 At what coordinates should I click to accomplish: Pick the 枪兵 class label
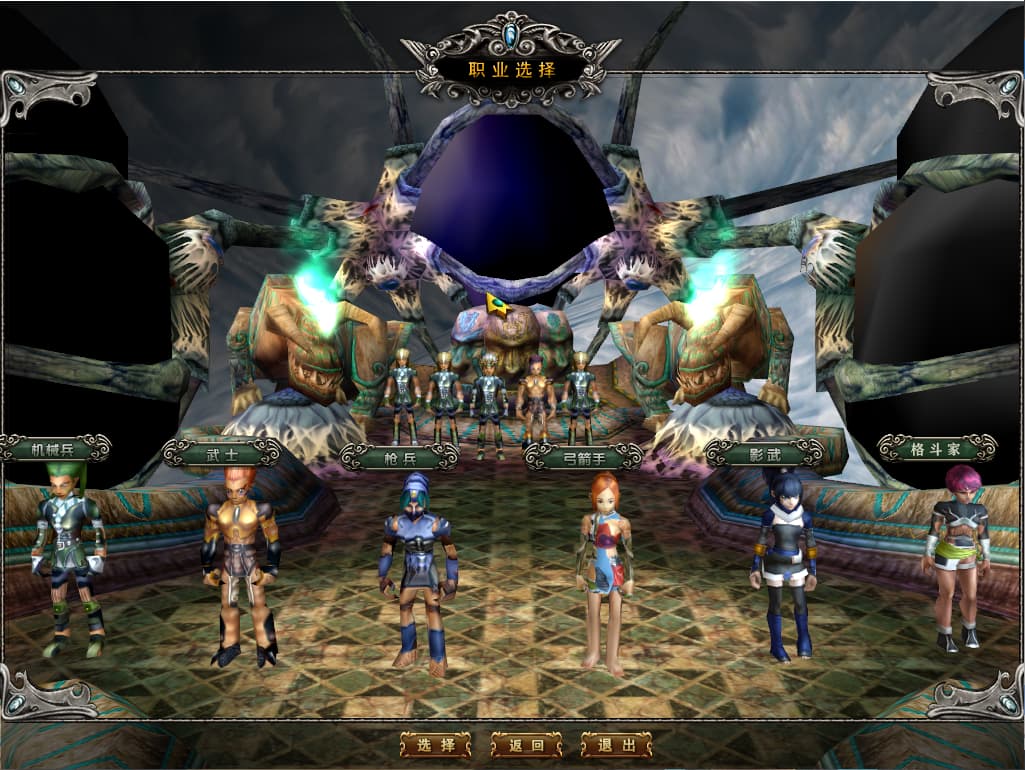tap(399, 457)
